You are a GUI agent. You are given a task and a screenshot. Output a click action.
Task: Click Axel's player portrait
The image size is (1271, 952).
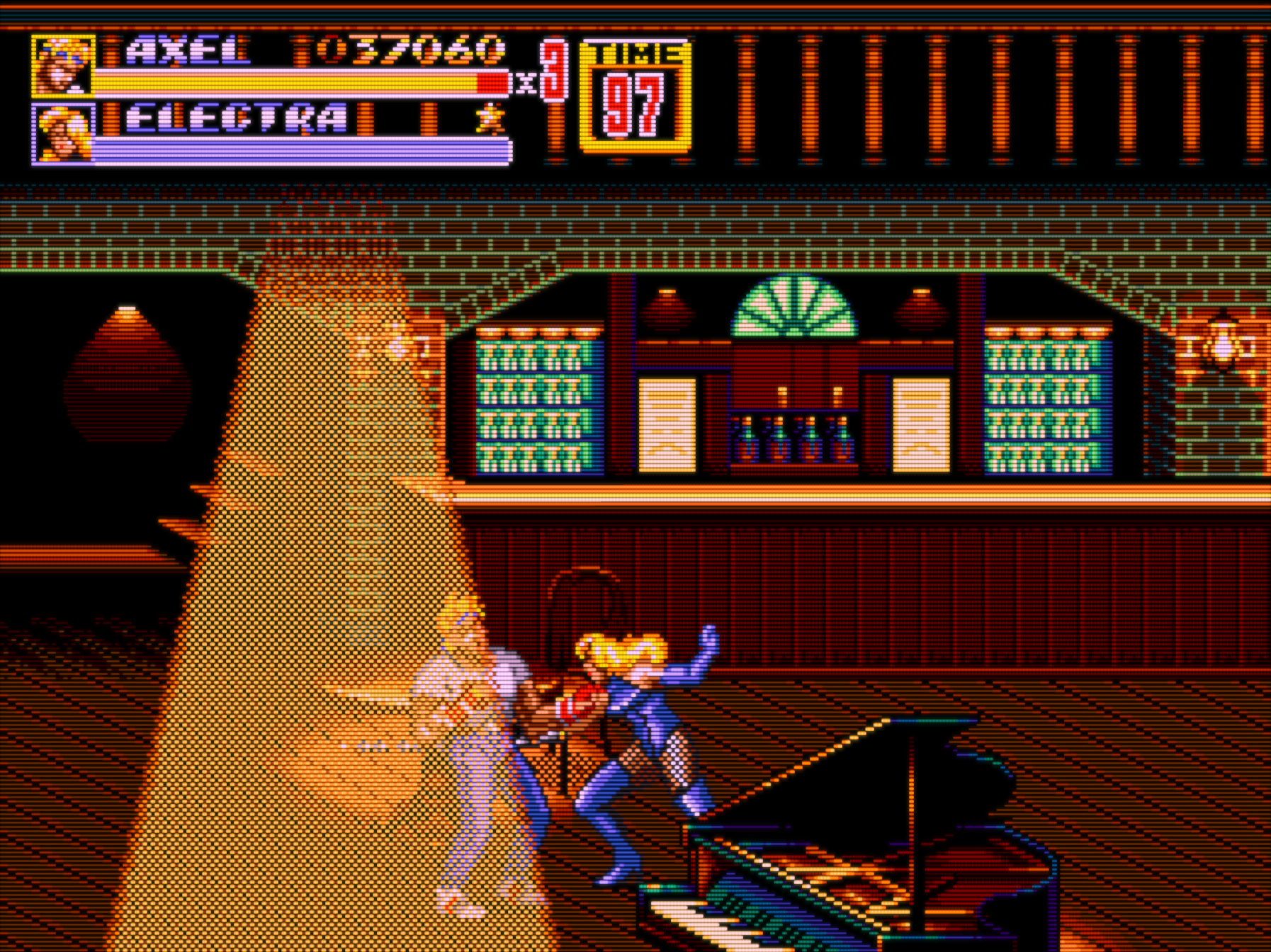[63, 65]
